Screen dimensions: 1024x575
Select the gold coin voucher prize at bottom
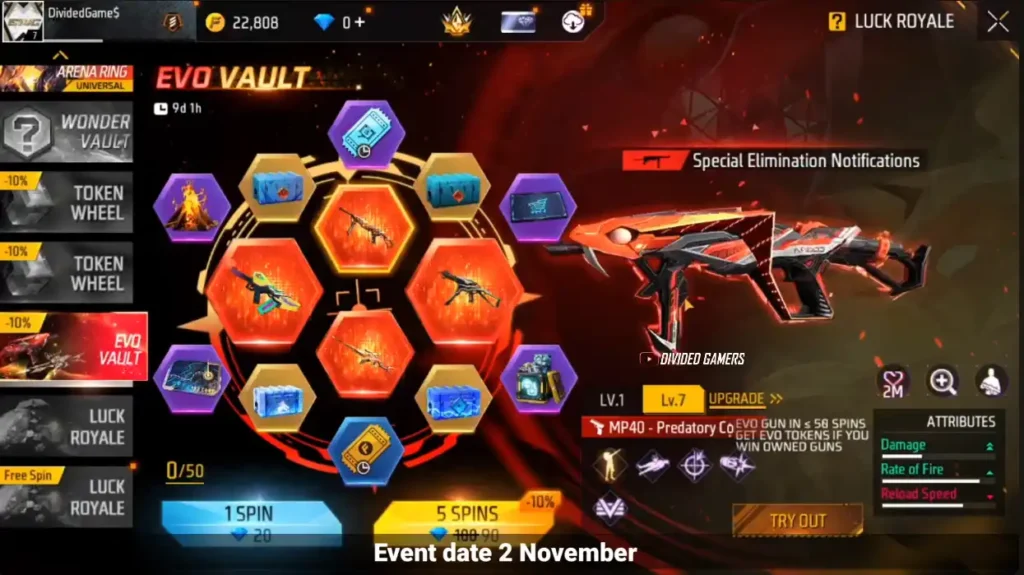366,451
